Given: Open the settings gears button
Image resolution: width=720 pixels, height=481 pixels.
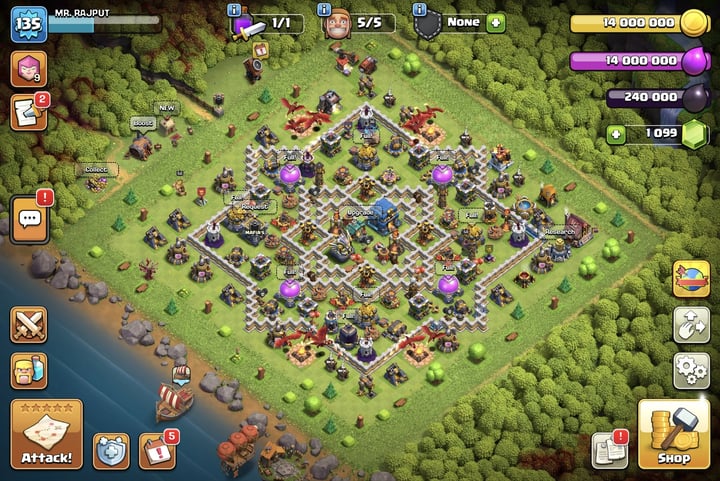Looking at the screenshot, I should tap(691, 369).
